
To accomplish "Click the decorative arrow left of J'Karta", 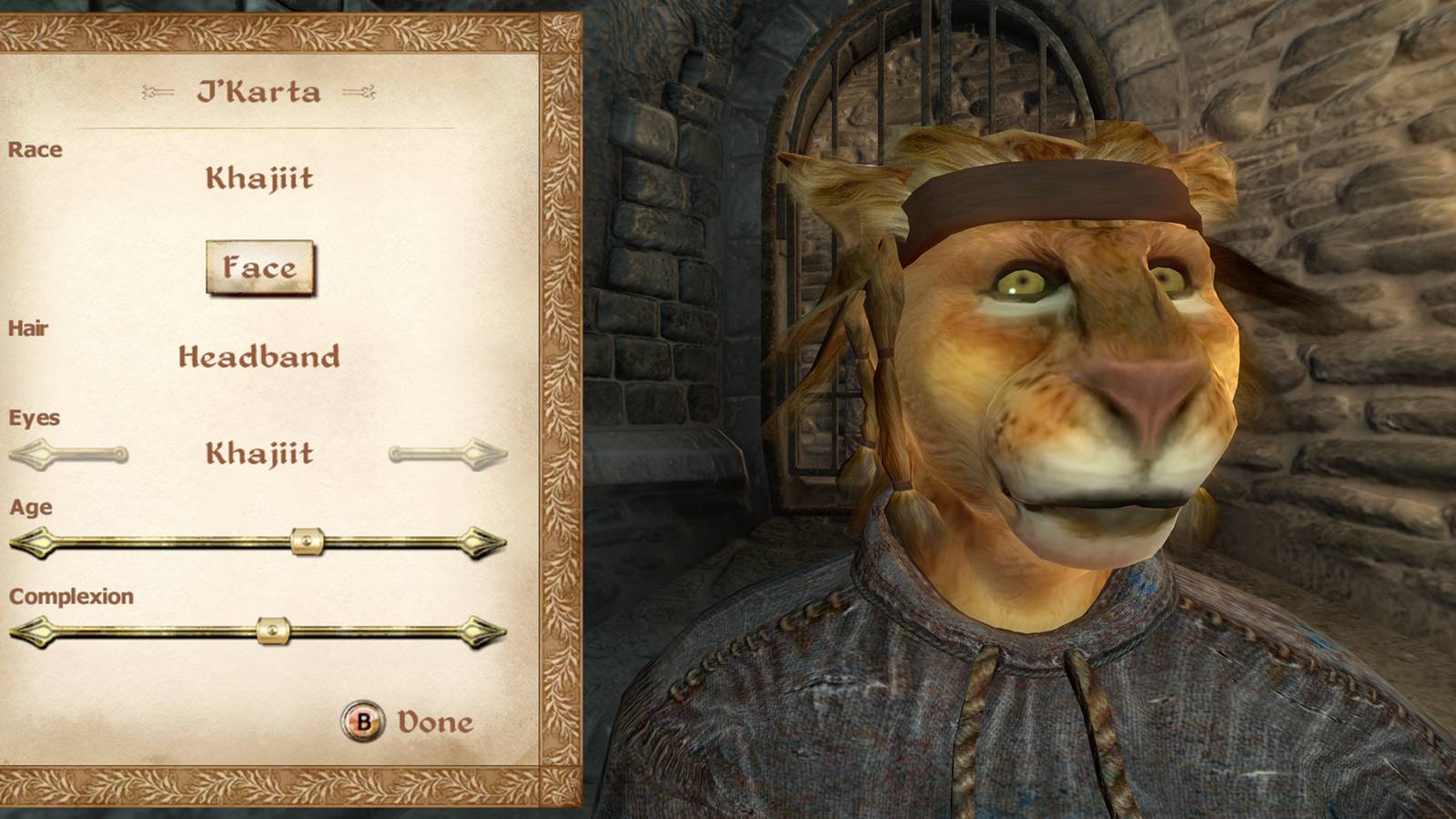I will 157,91.
